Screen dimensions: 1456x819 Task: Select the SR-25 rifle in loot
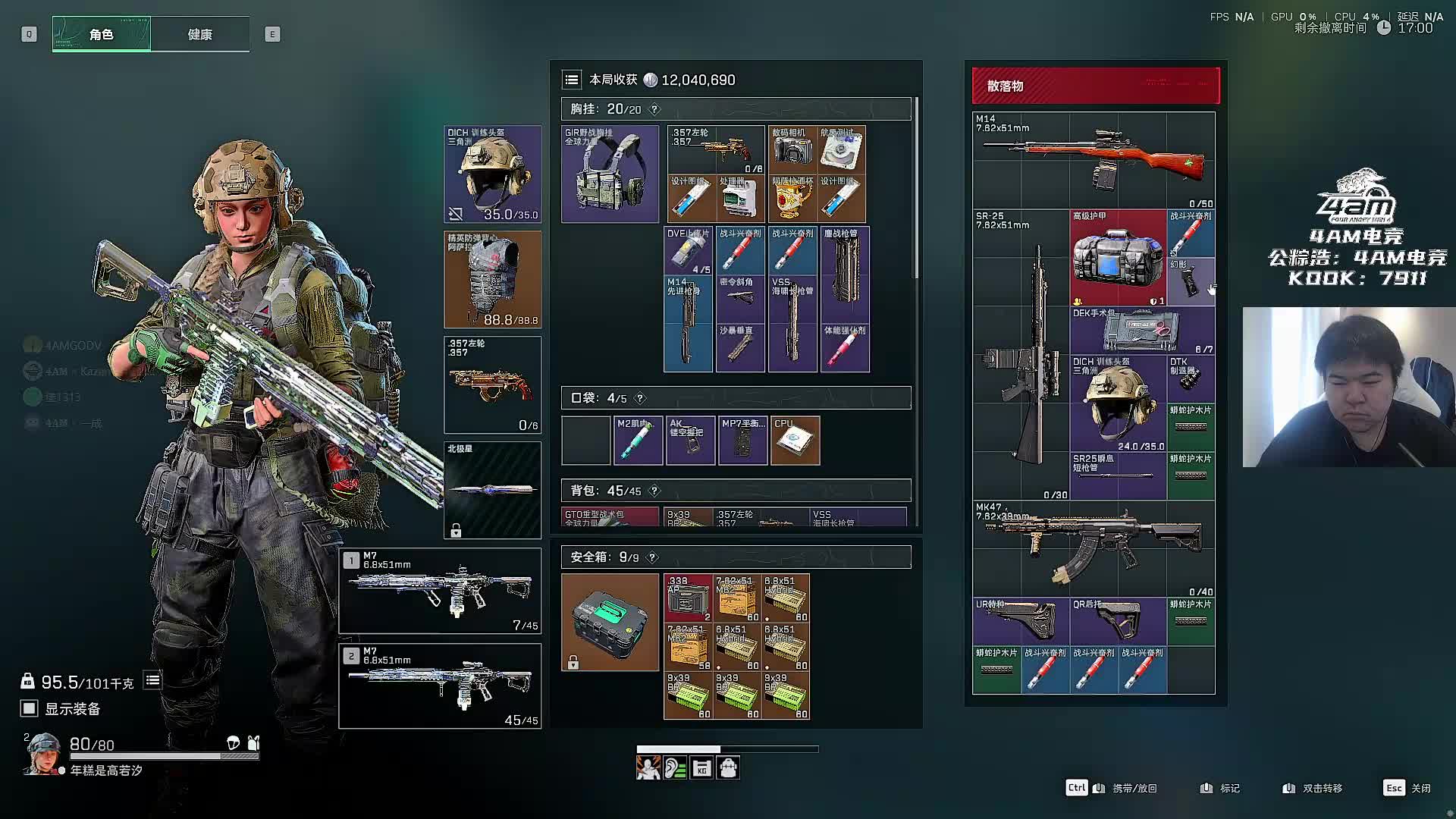coord(1021,355)
